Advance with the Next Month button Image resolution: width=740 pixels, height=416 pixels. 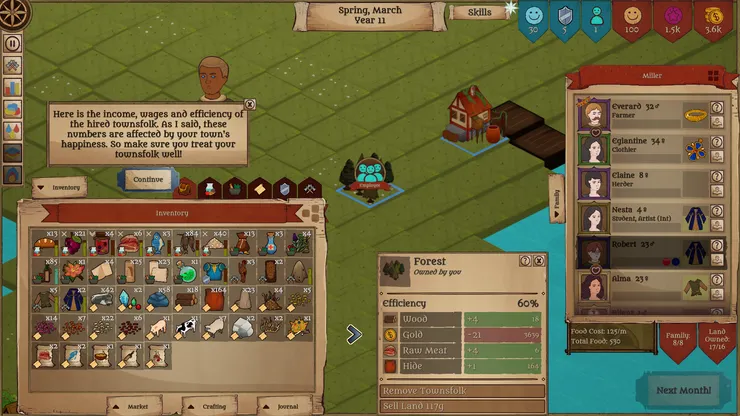click(x=684, y=389)
